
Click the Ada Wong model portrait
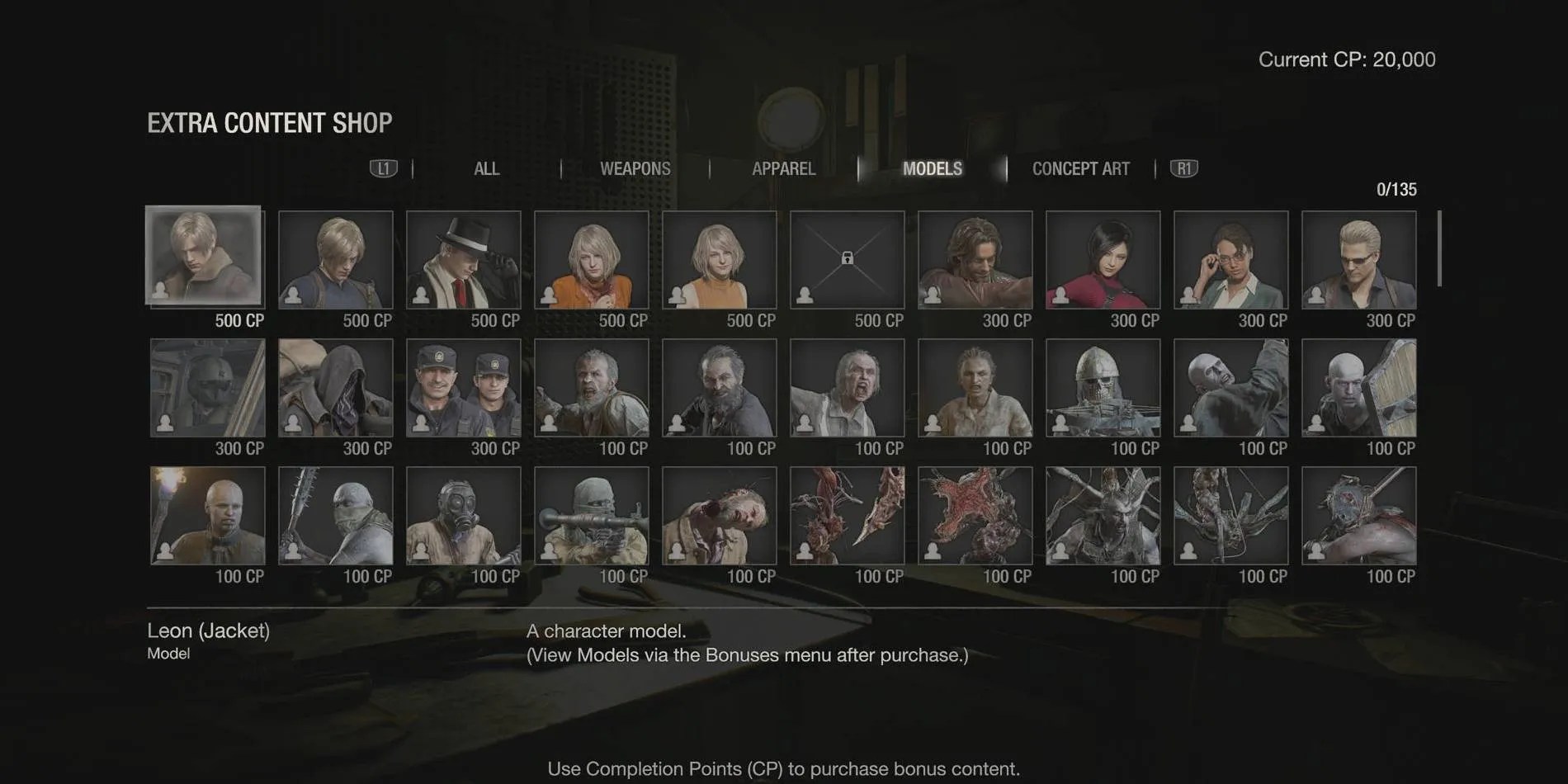point(1103,258)
